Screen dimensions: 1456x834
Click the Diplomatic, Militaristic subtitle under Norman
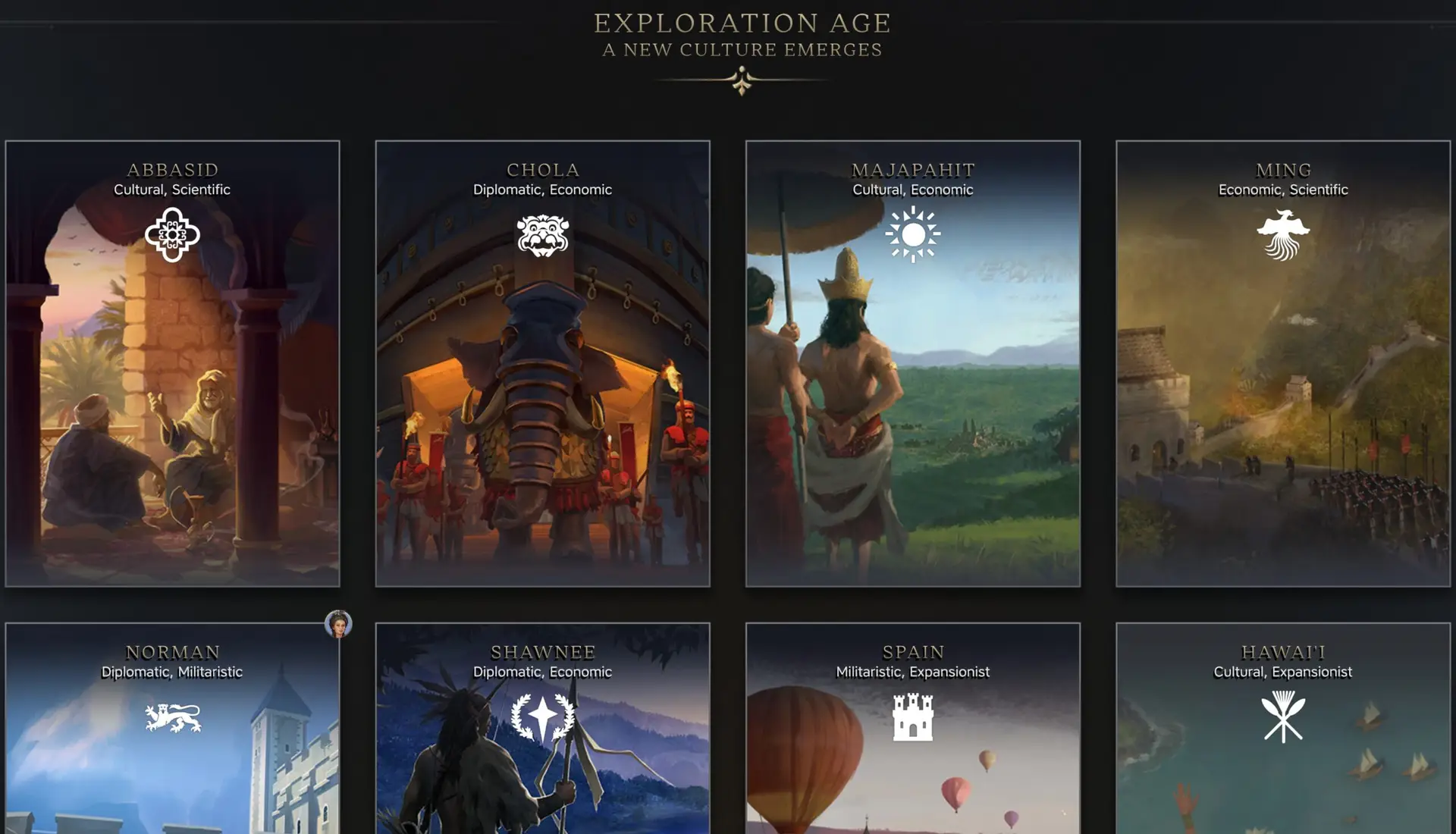pos(171,671)
